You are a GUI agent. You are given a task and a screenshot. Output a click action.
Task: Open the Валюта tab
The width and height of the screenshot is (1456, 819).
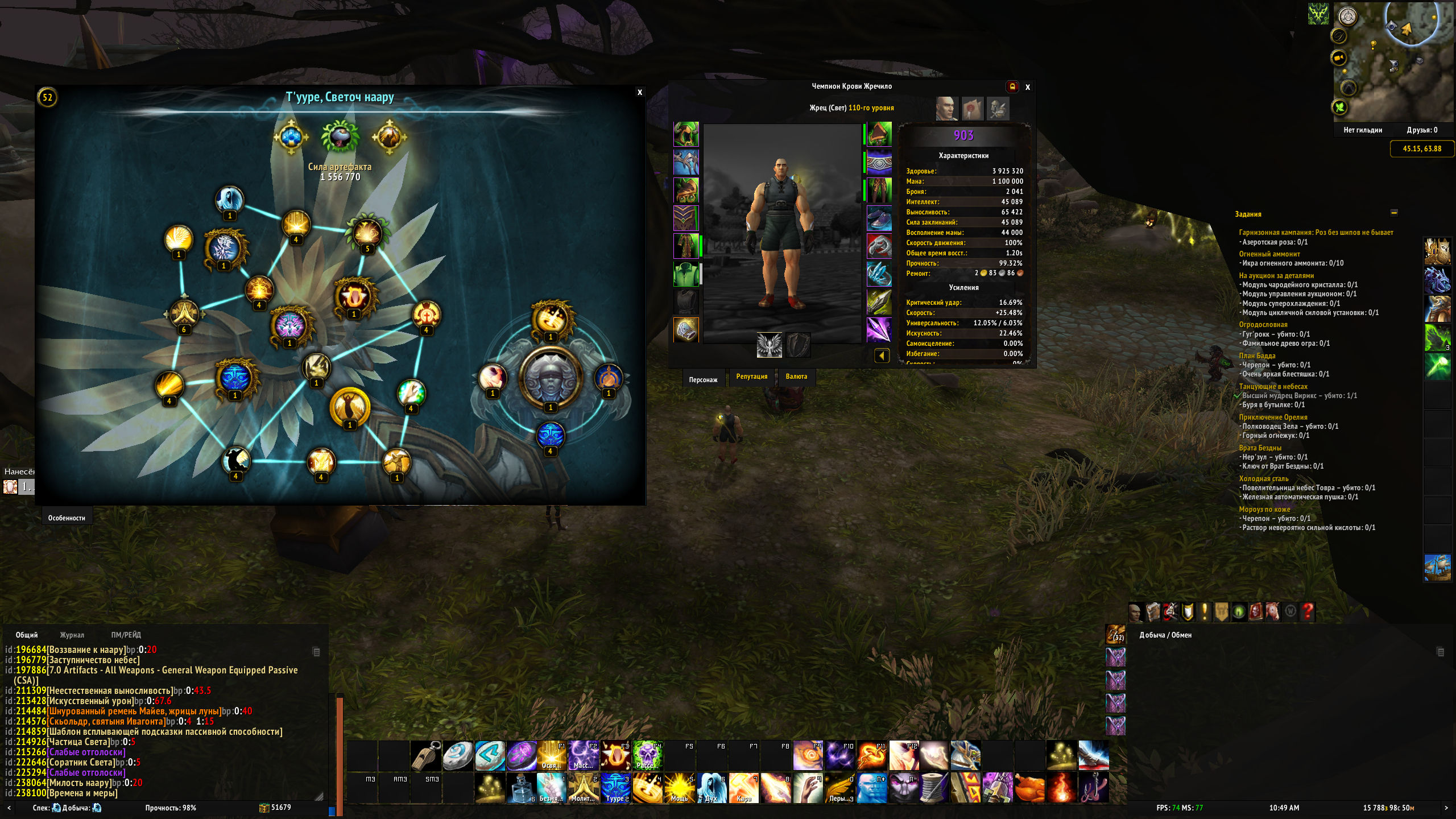[796, 377]
